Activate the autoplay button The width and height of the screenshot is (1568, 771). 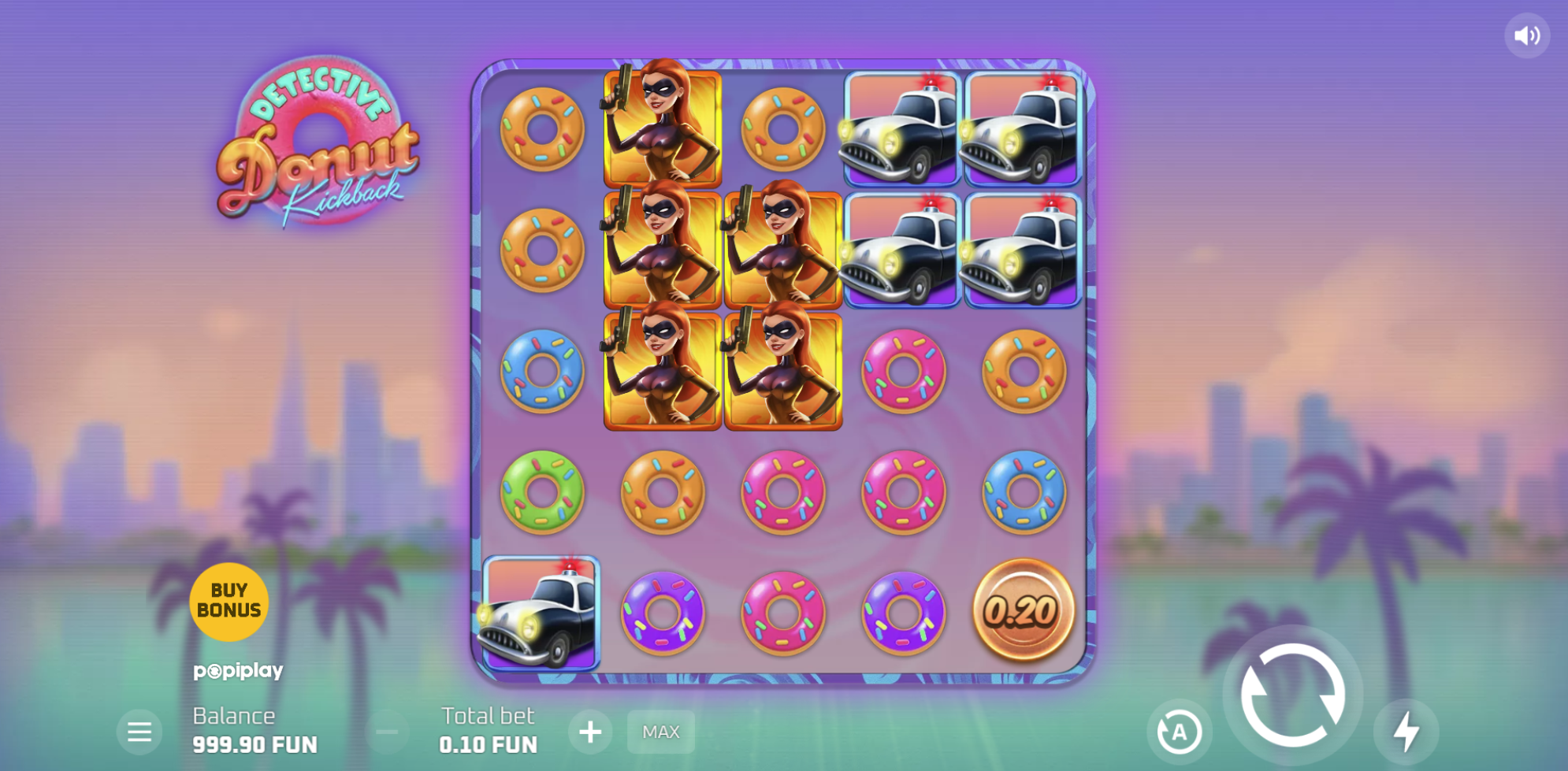[1179, 732]
